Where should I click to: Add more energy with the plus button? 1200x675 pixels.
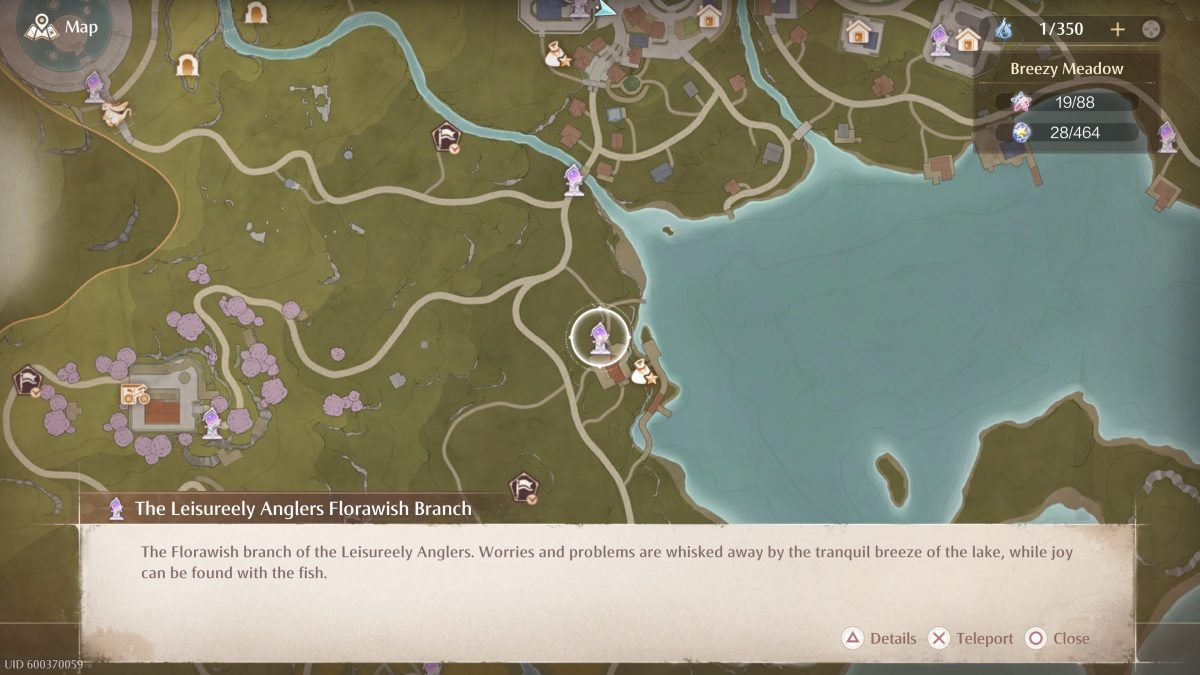coord(1118,29)
